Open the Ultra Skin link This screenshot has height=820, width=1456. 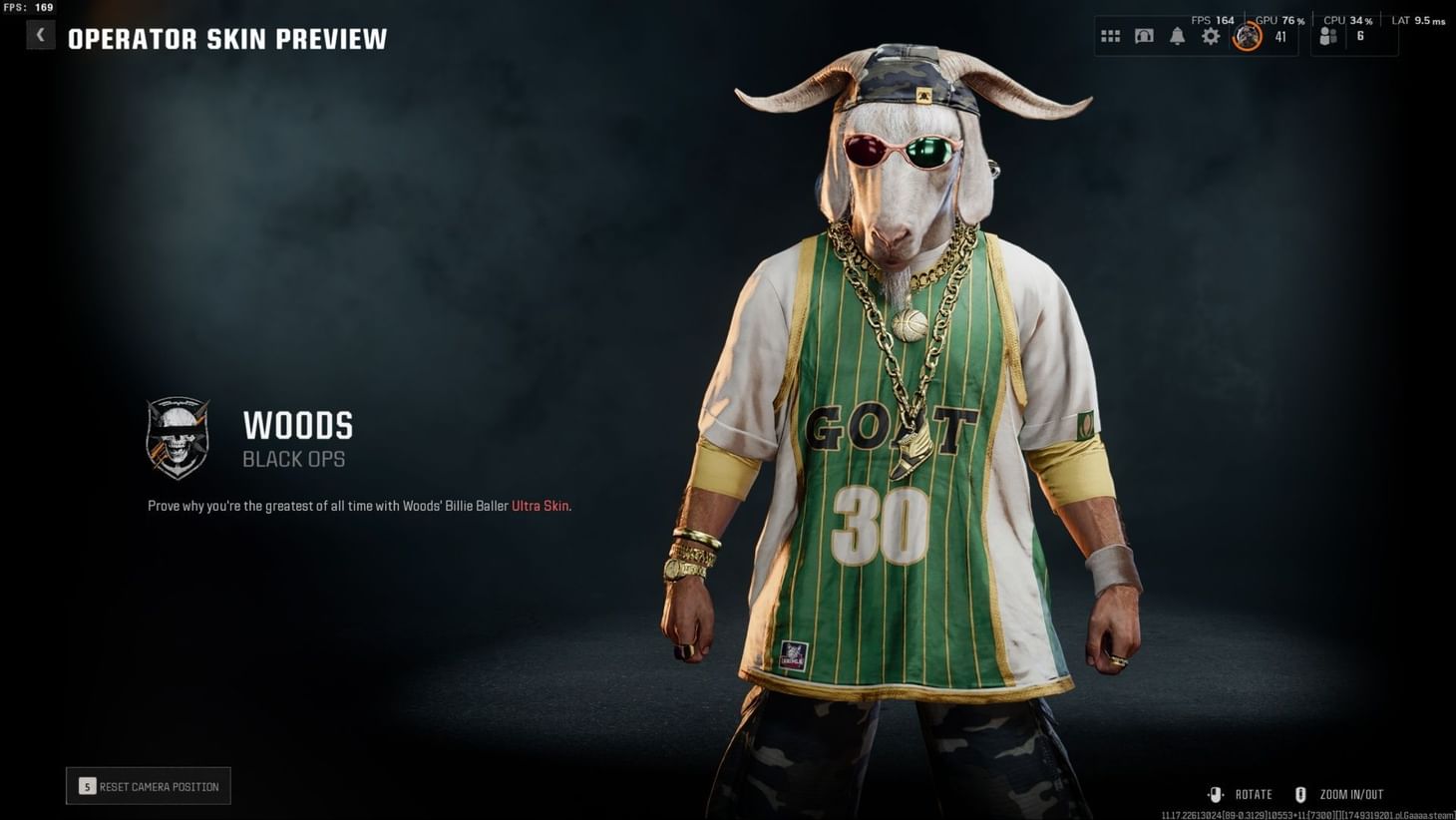[540, 506]
